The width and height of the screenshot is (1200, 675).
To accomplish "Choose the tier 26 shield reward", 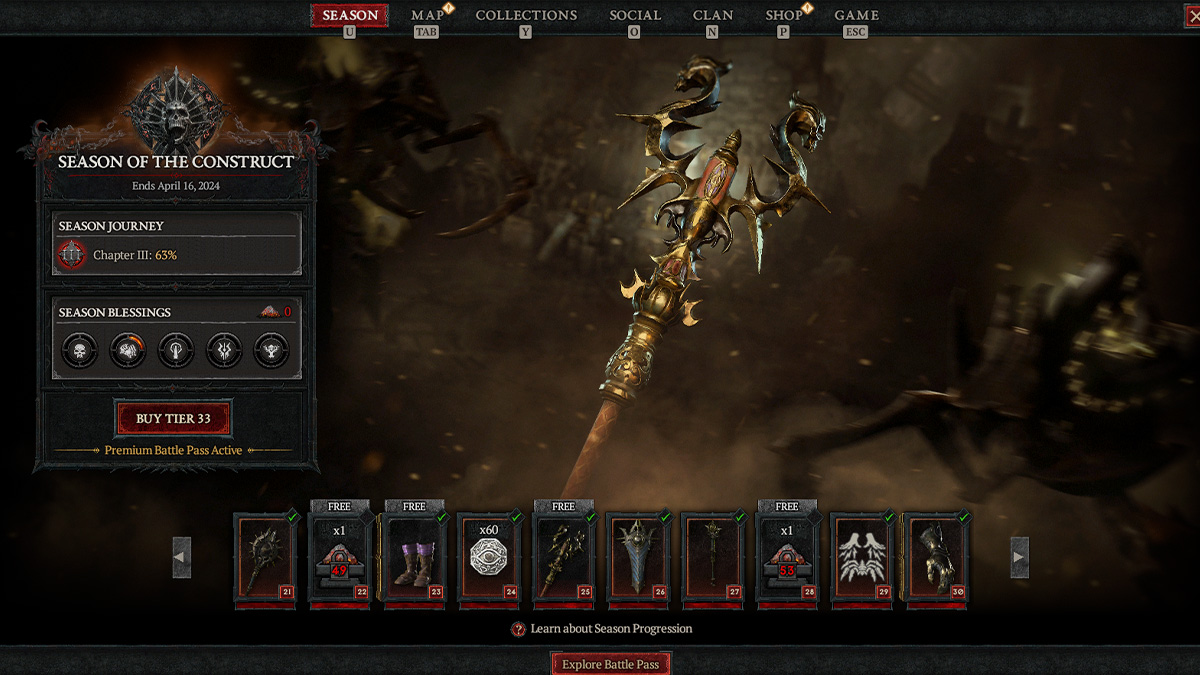I will 638,557.
